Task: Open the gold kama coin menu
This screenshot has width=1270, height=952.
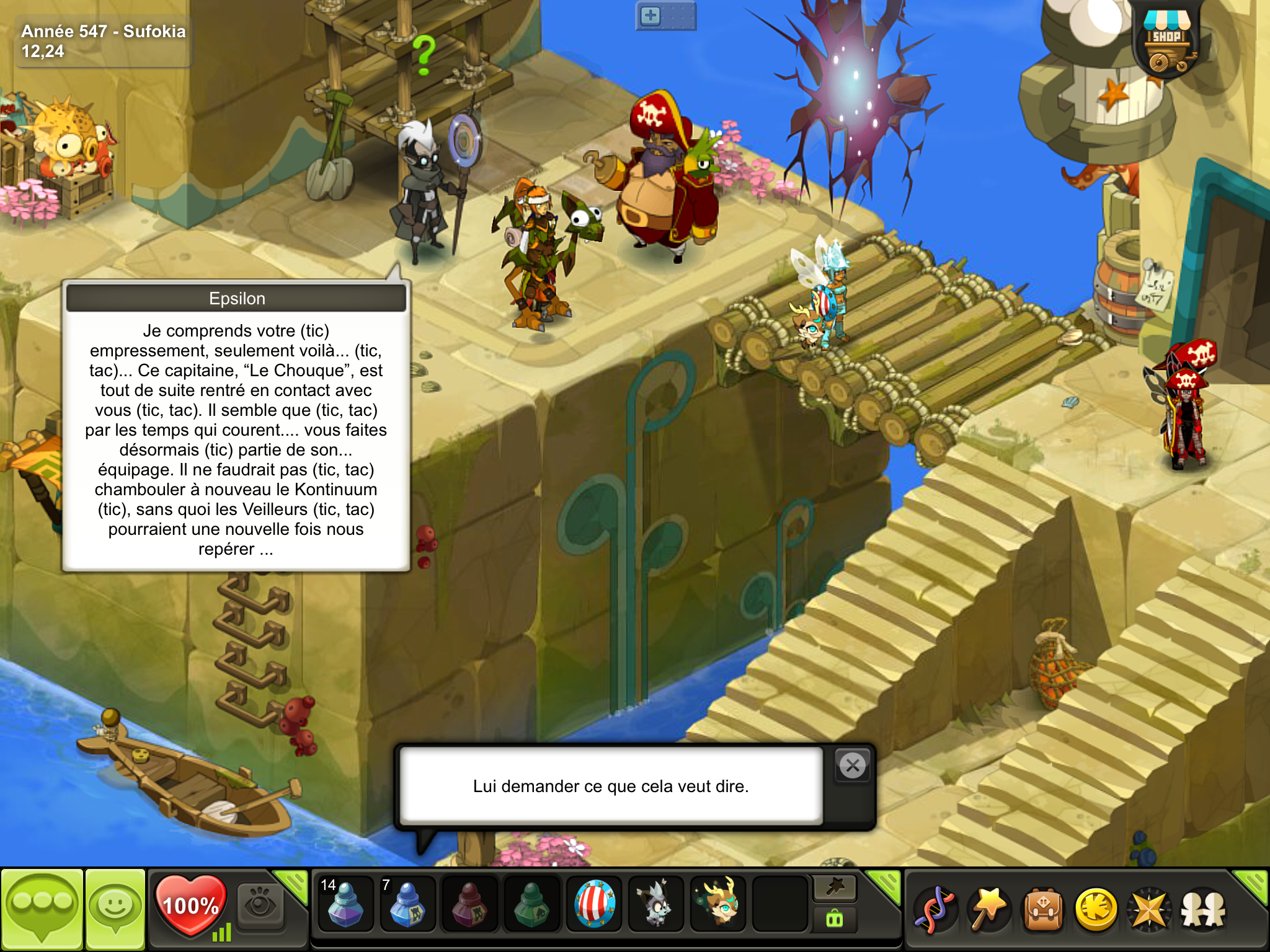Action: 1096,909
